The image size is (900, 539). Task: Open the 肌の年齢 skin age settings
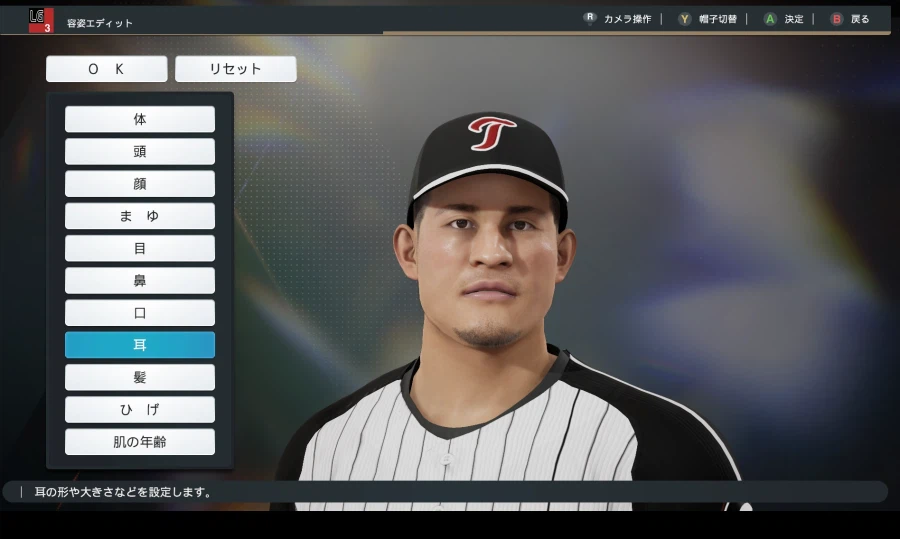pyautogui.click(x=140, y=442)
